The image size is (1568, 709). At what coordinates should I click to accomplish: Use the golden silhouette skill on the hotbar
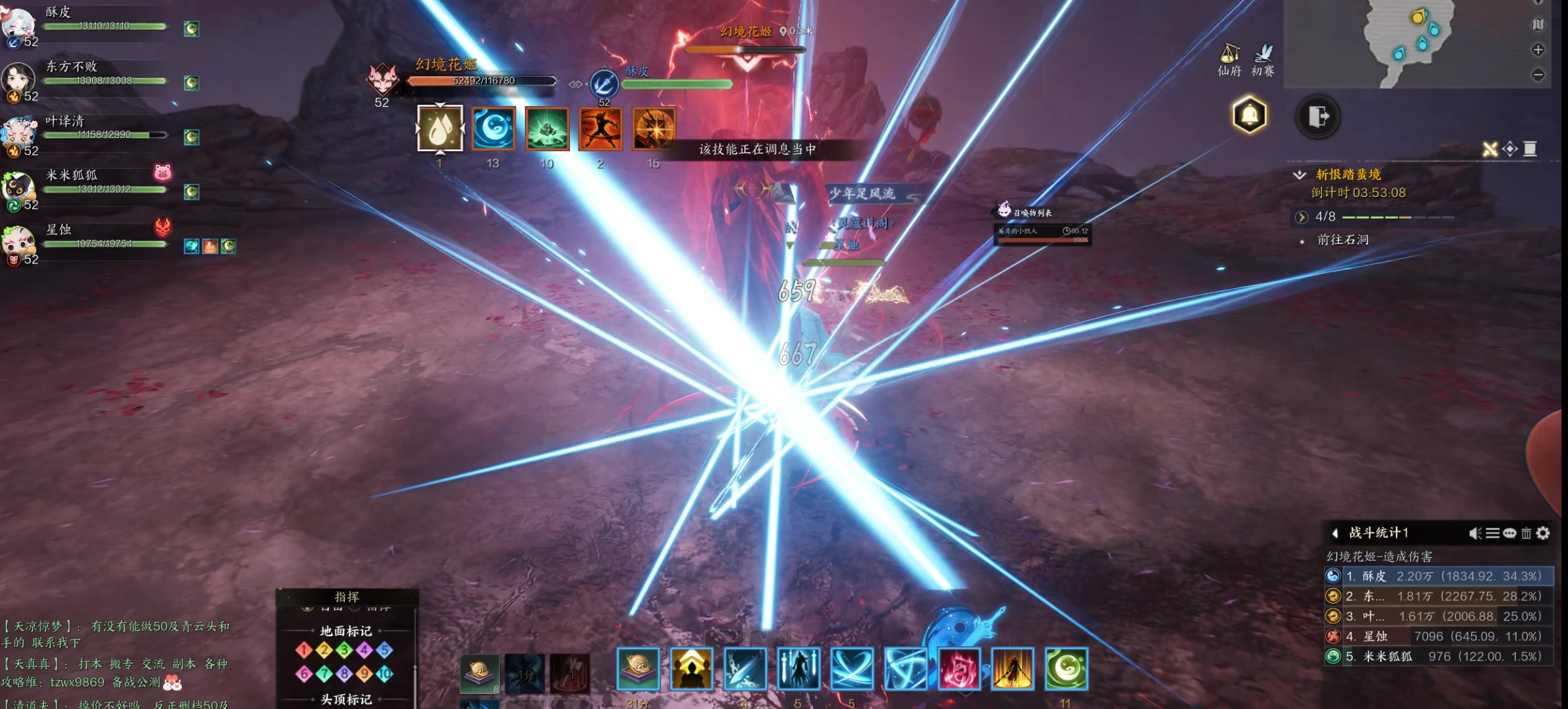coord(691,669)
